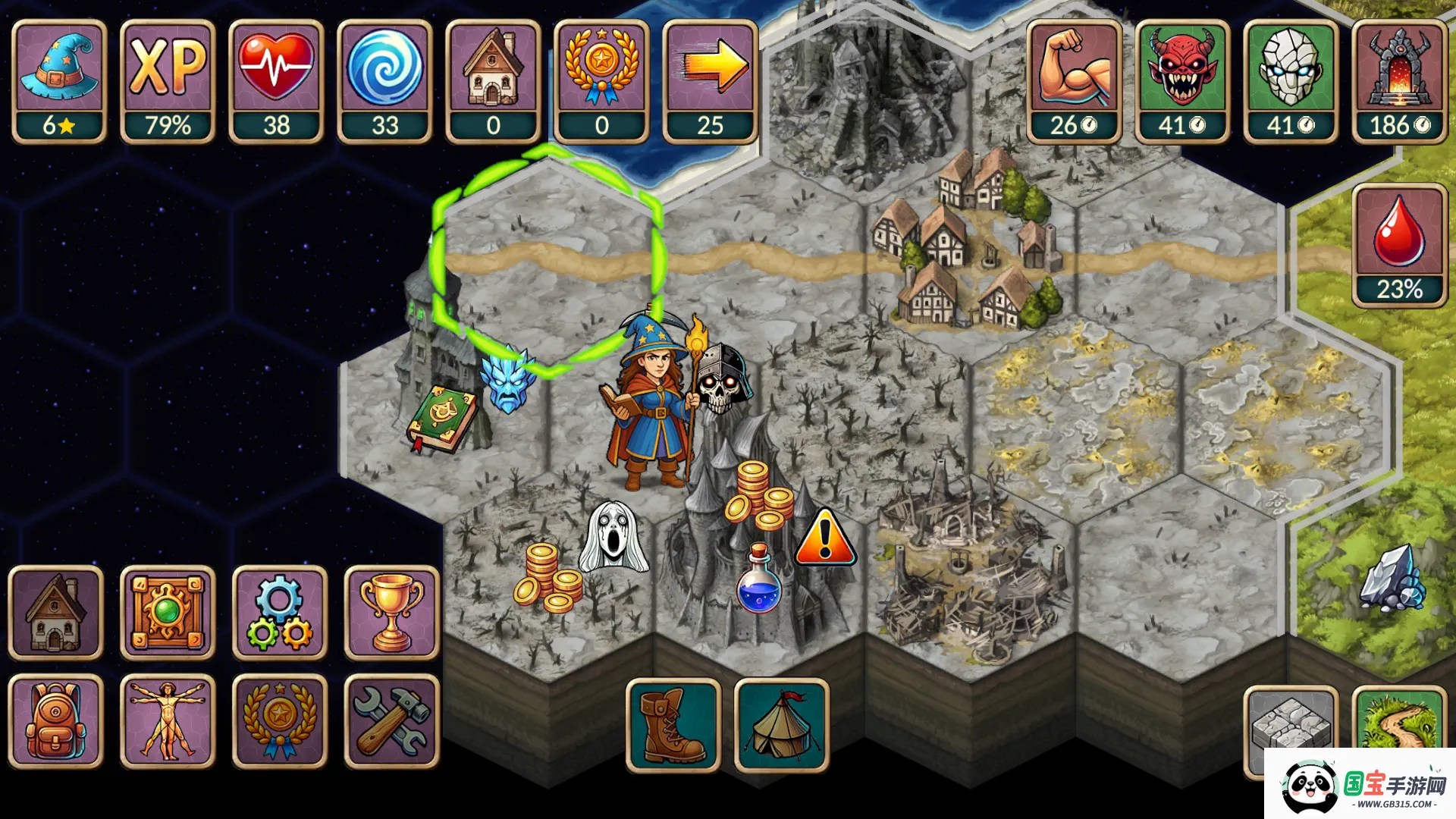The image size is (1456, 819).
Task: Open the wrench and hammer crafting
Action: pos(392,721)
